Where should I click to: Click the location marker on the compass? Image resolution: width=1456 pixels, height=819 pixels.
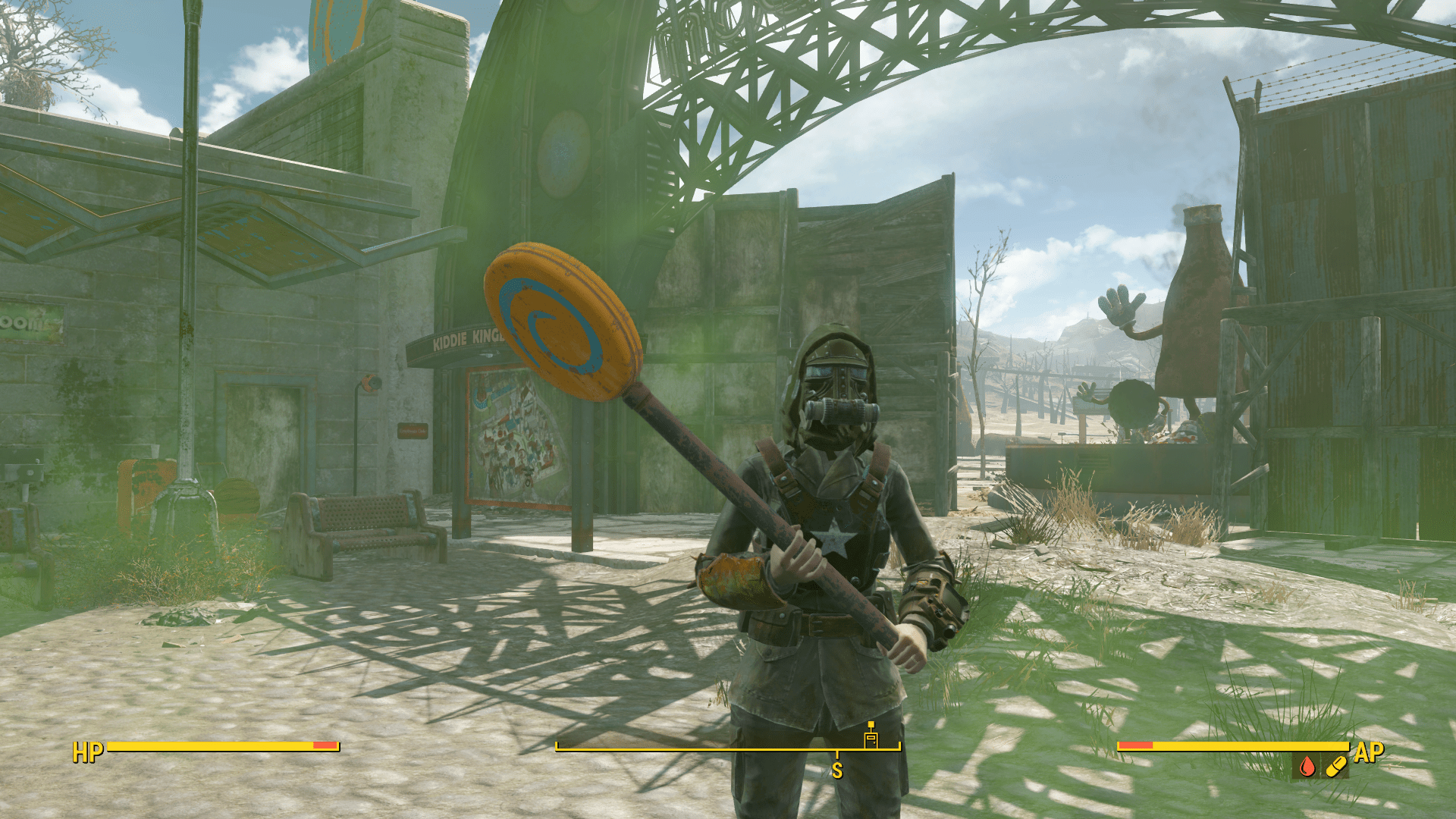[x=871, y=736]
